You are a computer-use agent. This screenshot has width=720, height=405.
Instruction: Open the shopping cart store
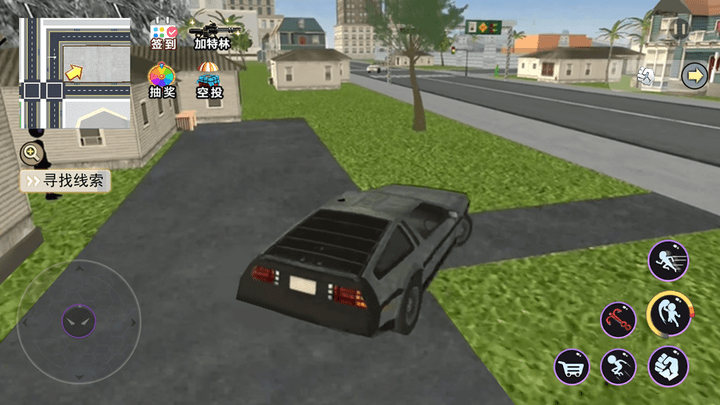572,367
